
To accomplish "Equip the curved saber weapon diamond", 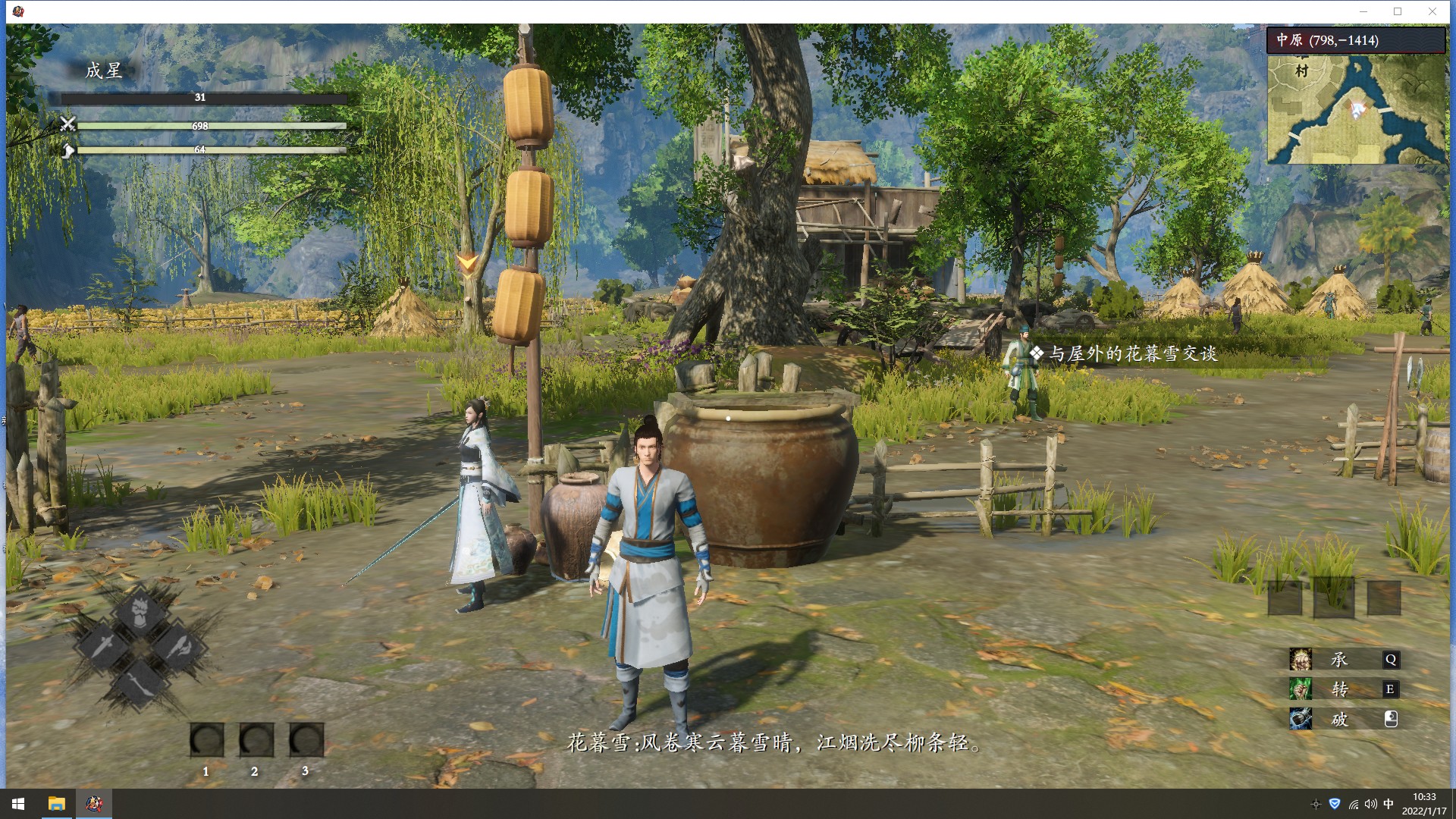I will click(141, 682).
